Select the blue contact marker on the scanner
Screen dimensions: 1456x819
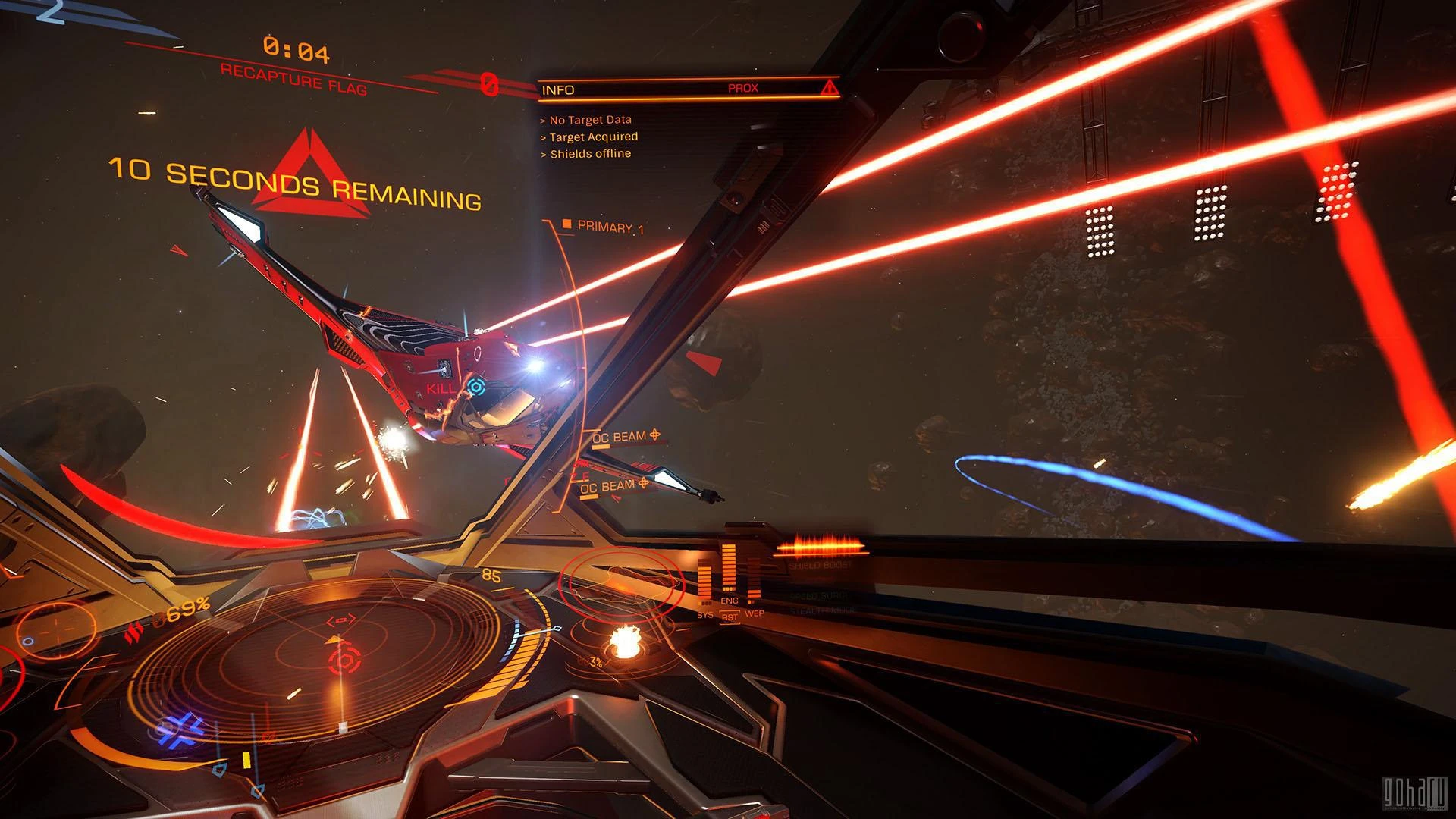pos(177,731)
